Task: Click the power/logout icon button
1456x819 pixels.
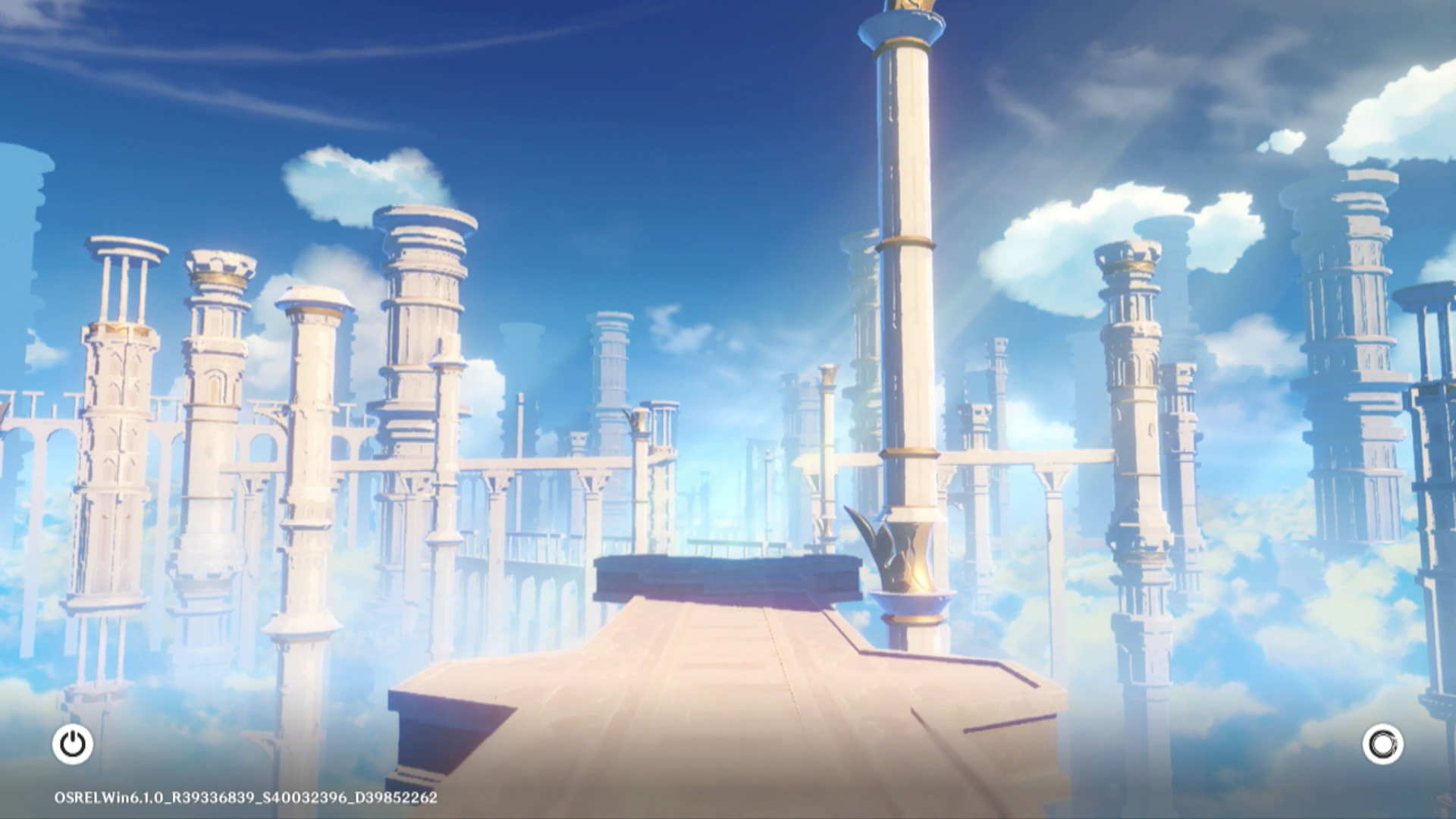Action: [x=73, y=744]
